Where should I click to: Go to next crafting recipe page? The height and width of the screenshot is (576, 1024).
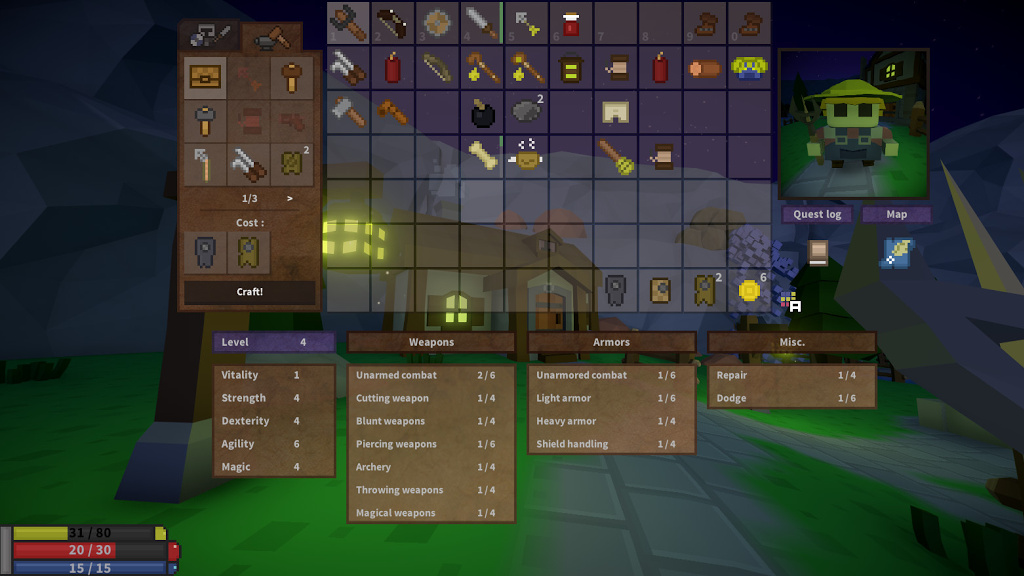click(290, 198)
